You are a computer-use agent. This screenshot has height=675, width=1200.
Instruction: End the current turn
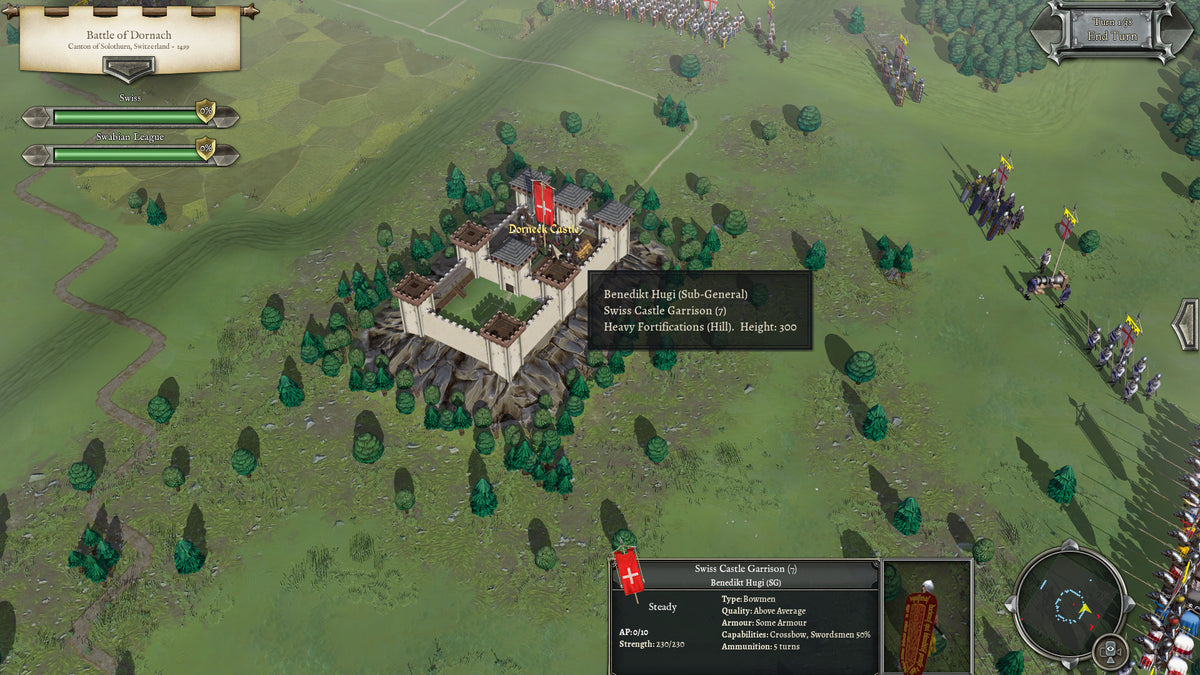point(1104,37)
